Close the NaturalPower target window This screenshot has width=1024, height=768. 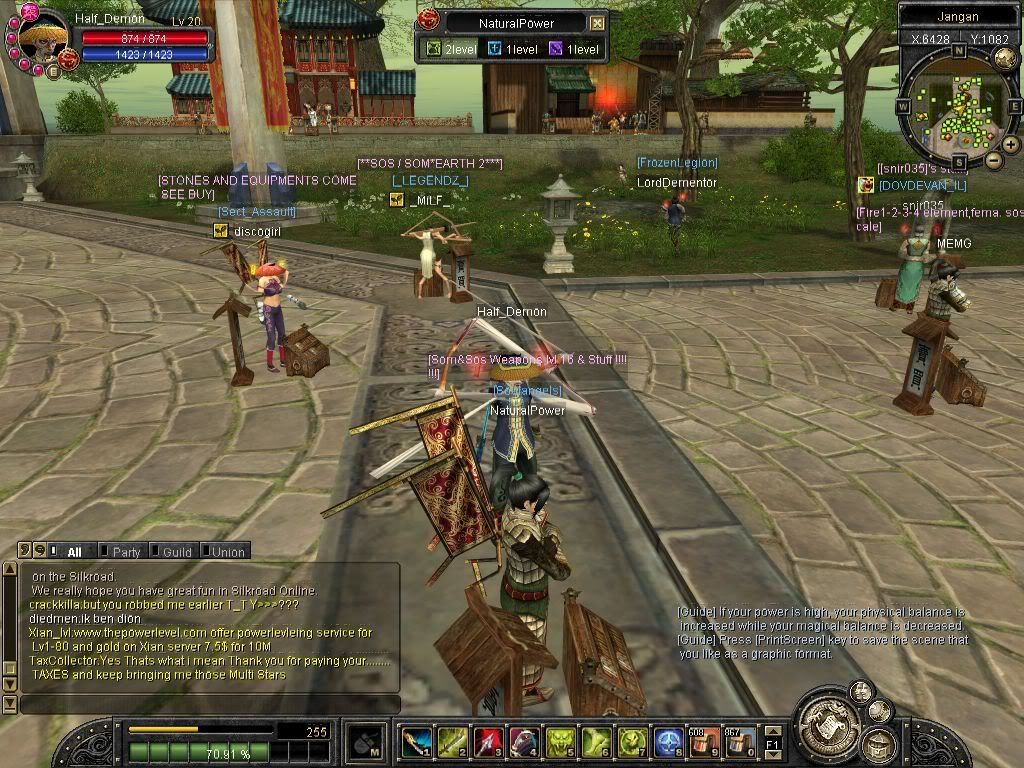pos(597,23)
